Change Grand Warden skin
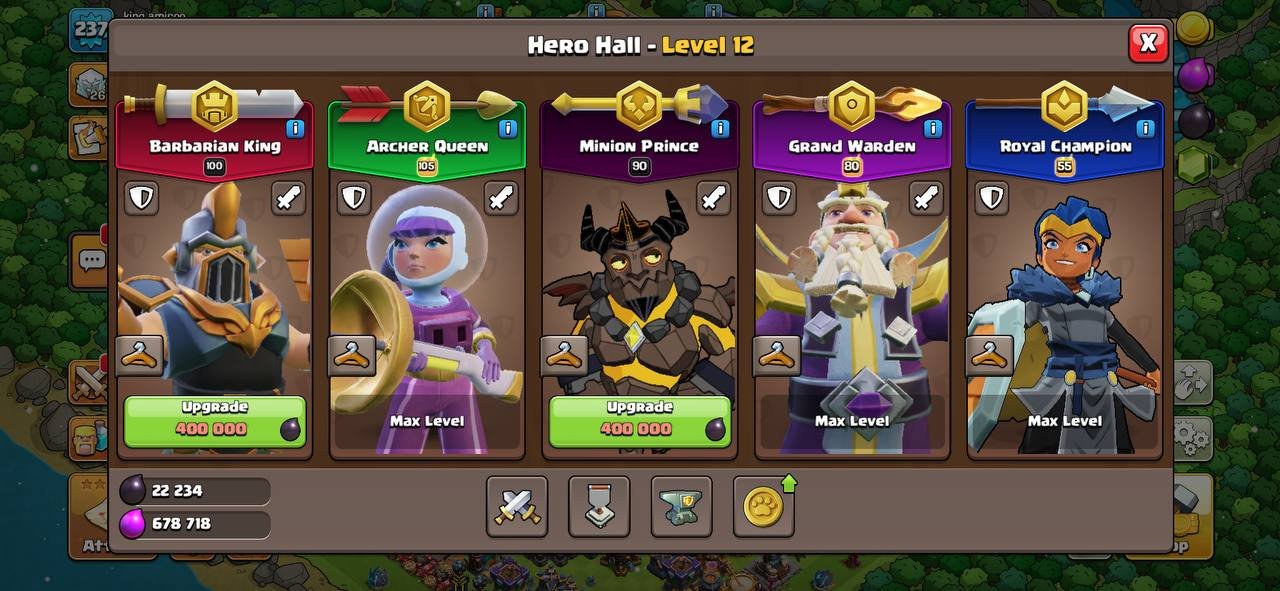Viewport: 1280px width, 591px height. coord(777,355)
